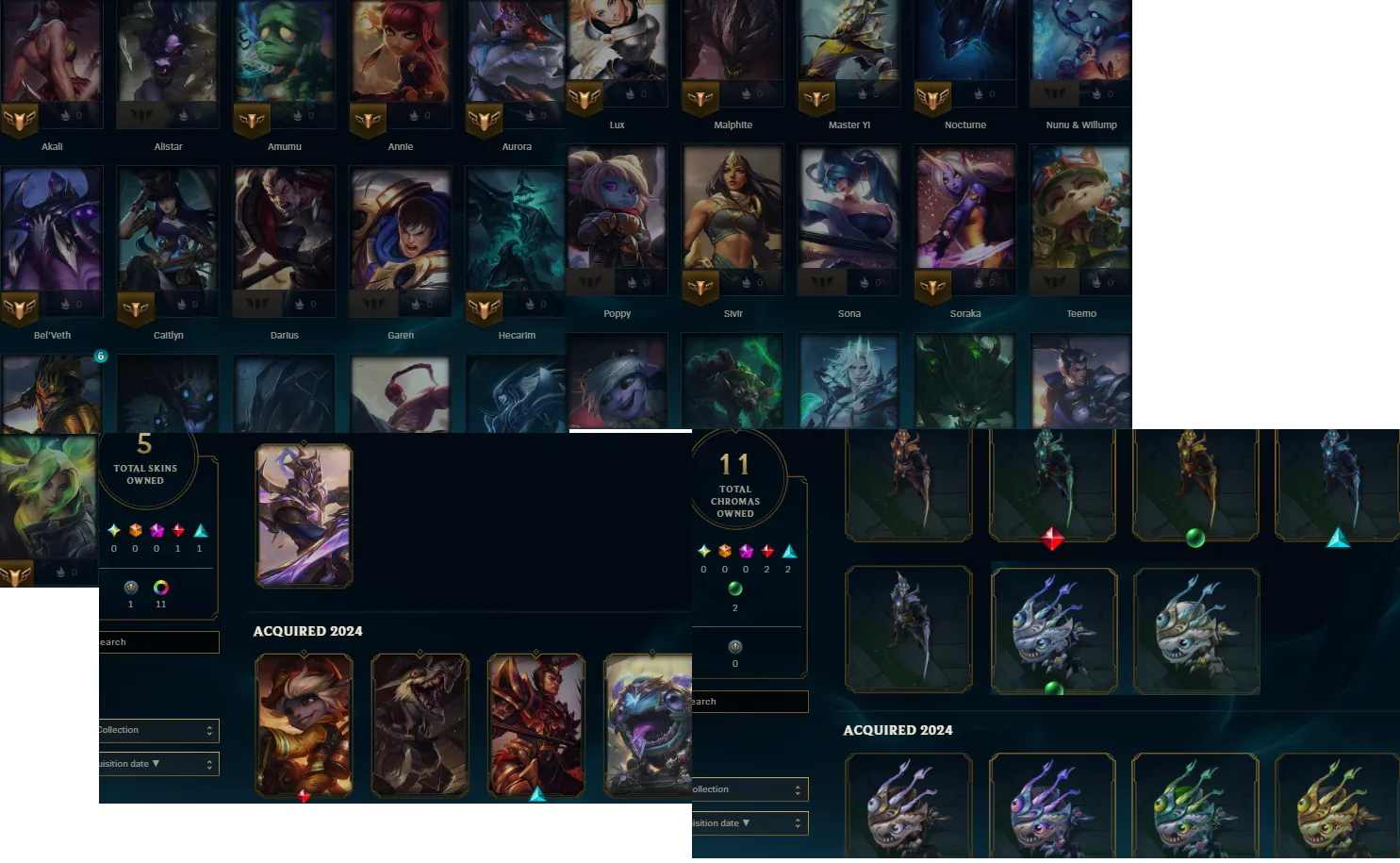Toggle the orange Mythic rarity filter
Image resolution: width=1400 pixels, height=863 pixels.
coord(135,531)
